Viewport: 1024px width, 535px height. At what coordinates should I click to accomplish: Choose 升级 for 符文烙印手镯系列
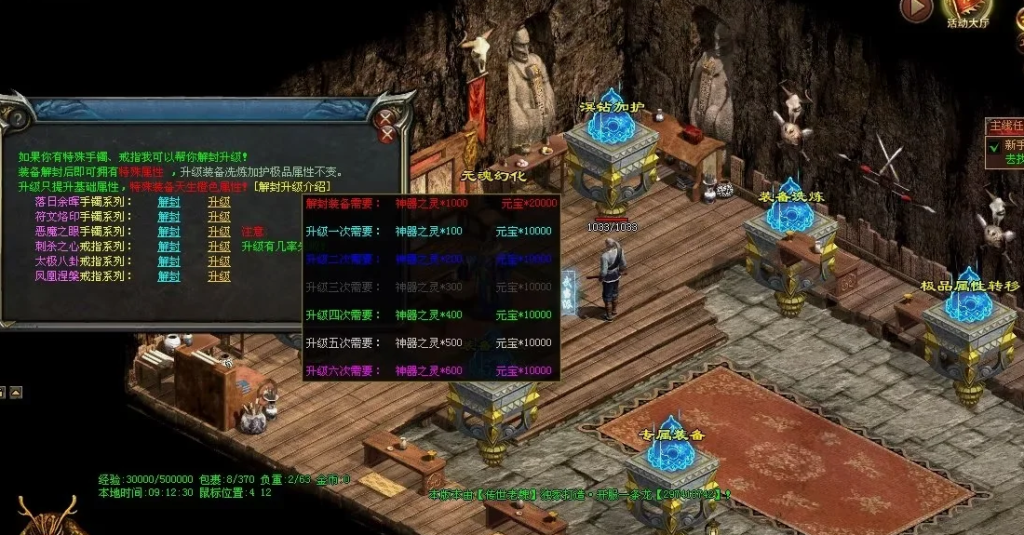219,216
